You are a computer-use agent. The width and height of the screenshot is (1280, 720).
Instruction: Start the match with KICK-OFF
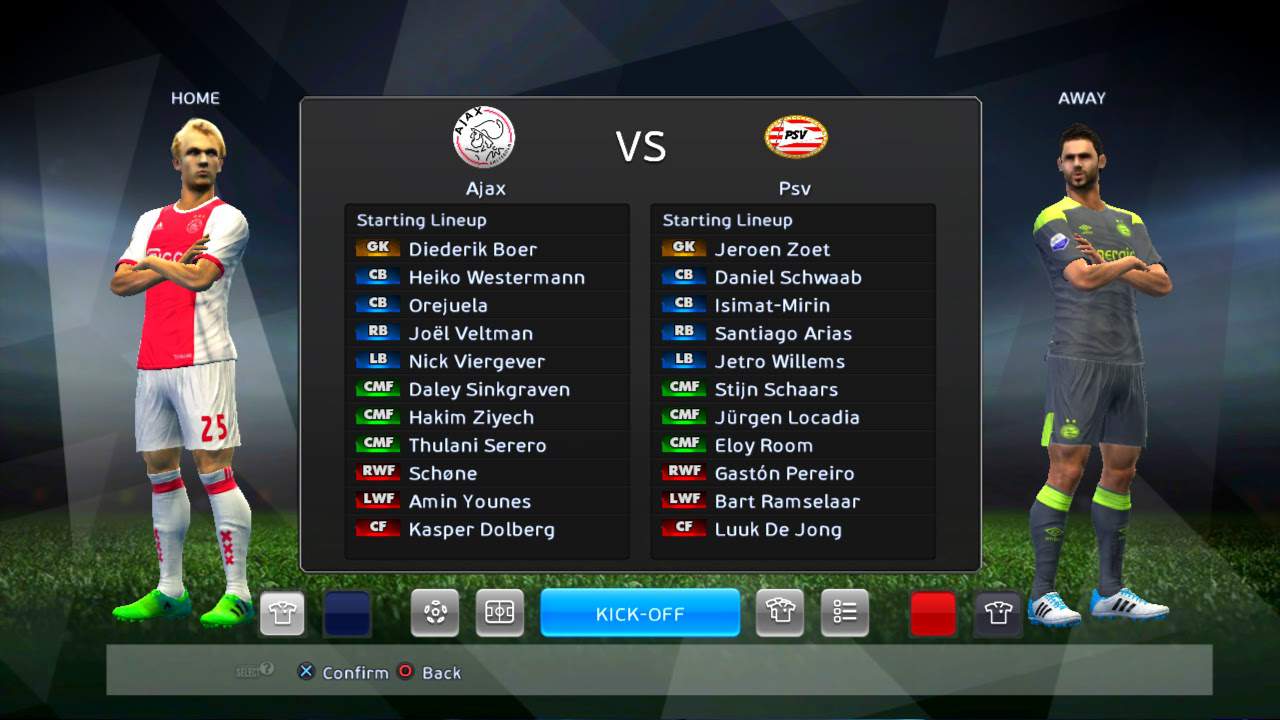640,613
